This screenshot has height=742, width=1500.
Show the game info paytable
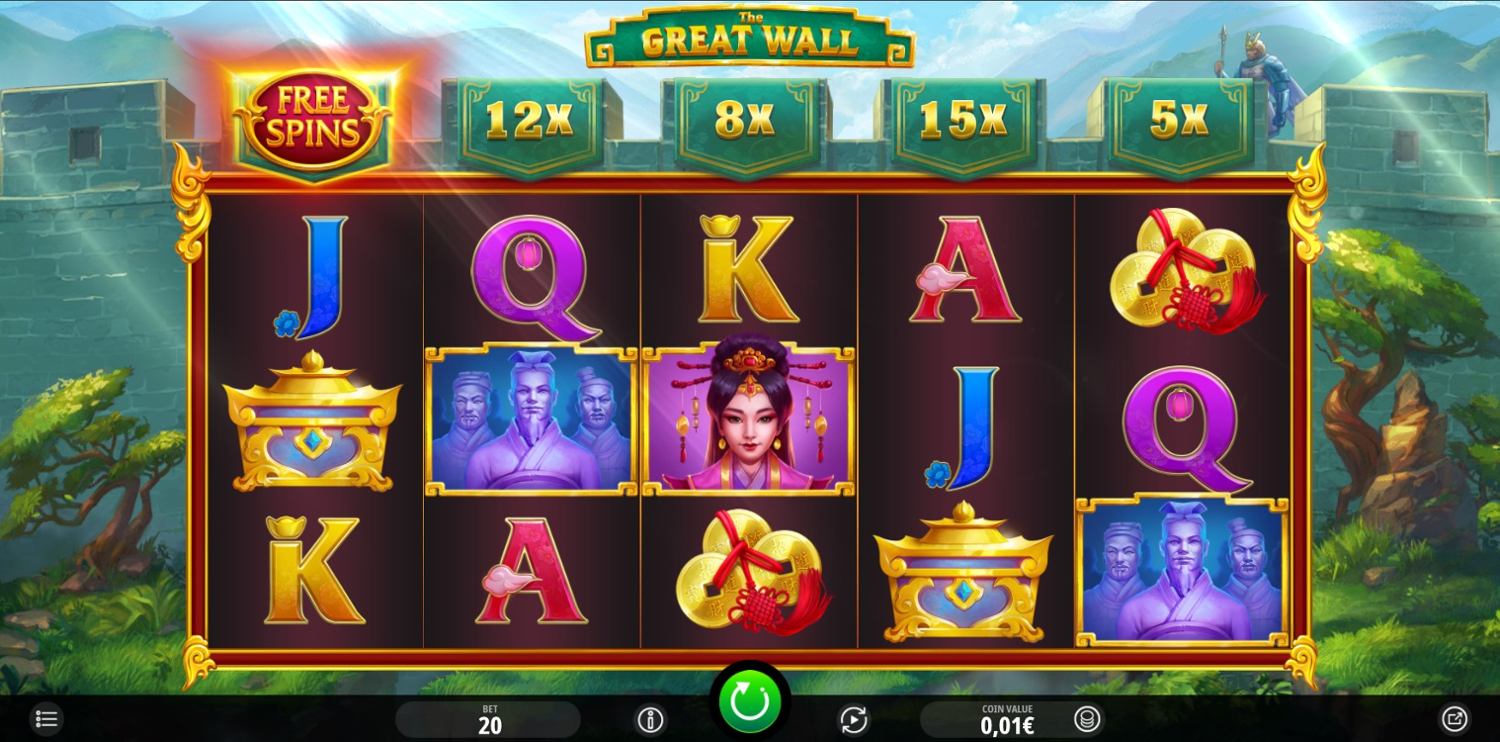click(x=651, y=719)
